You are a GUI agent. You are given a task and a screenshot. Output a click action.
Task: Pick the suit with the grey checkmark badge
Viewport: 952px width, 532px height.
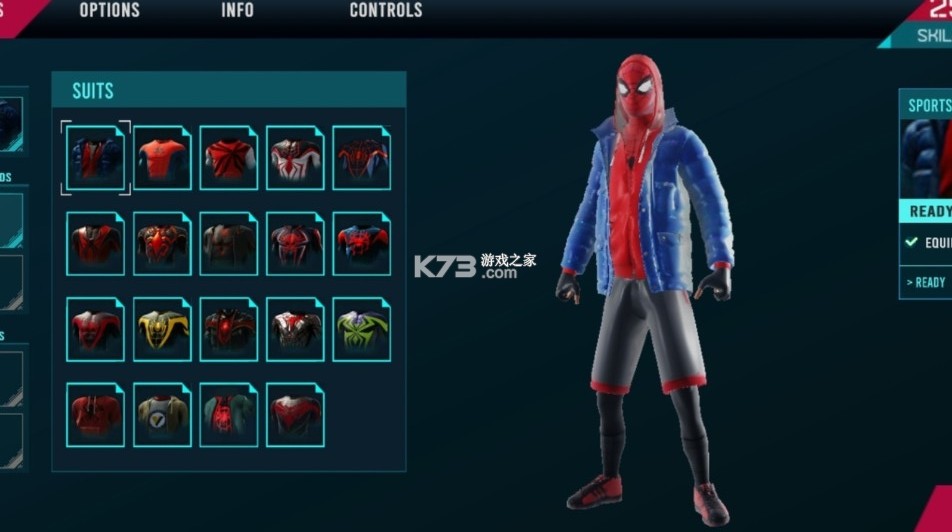pos(162,415)
